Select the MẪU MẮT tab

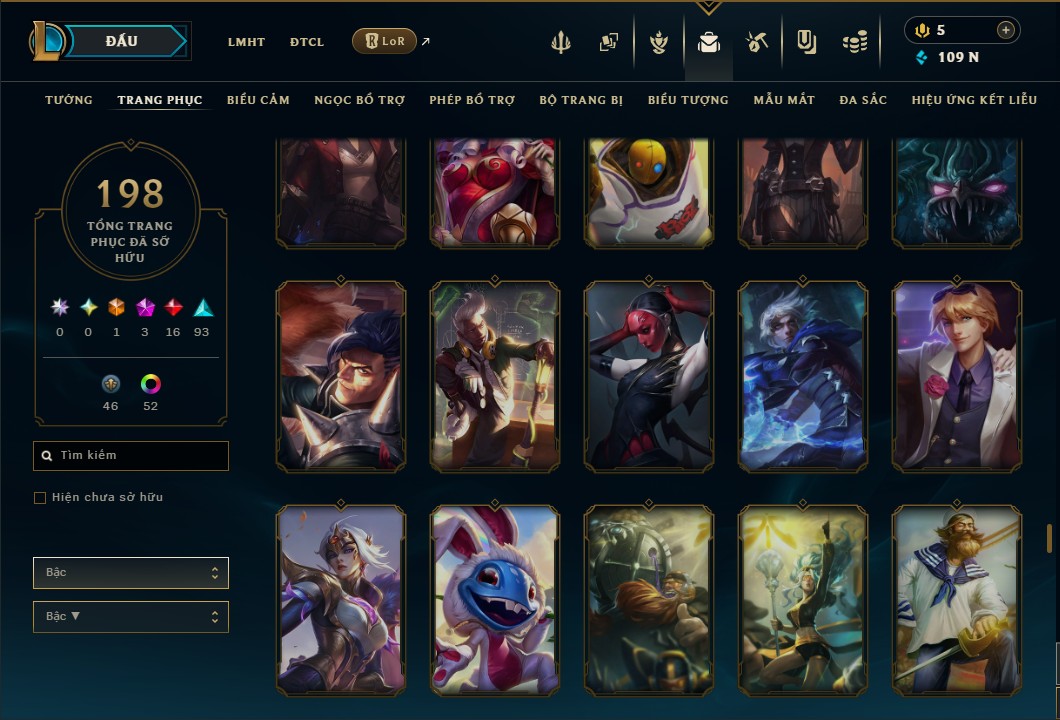coord(784,100)
